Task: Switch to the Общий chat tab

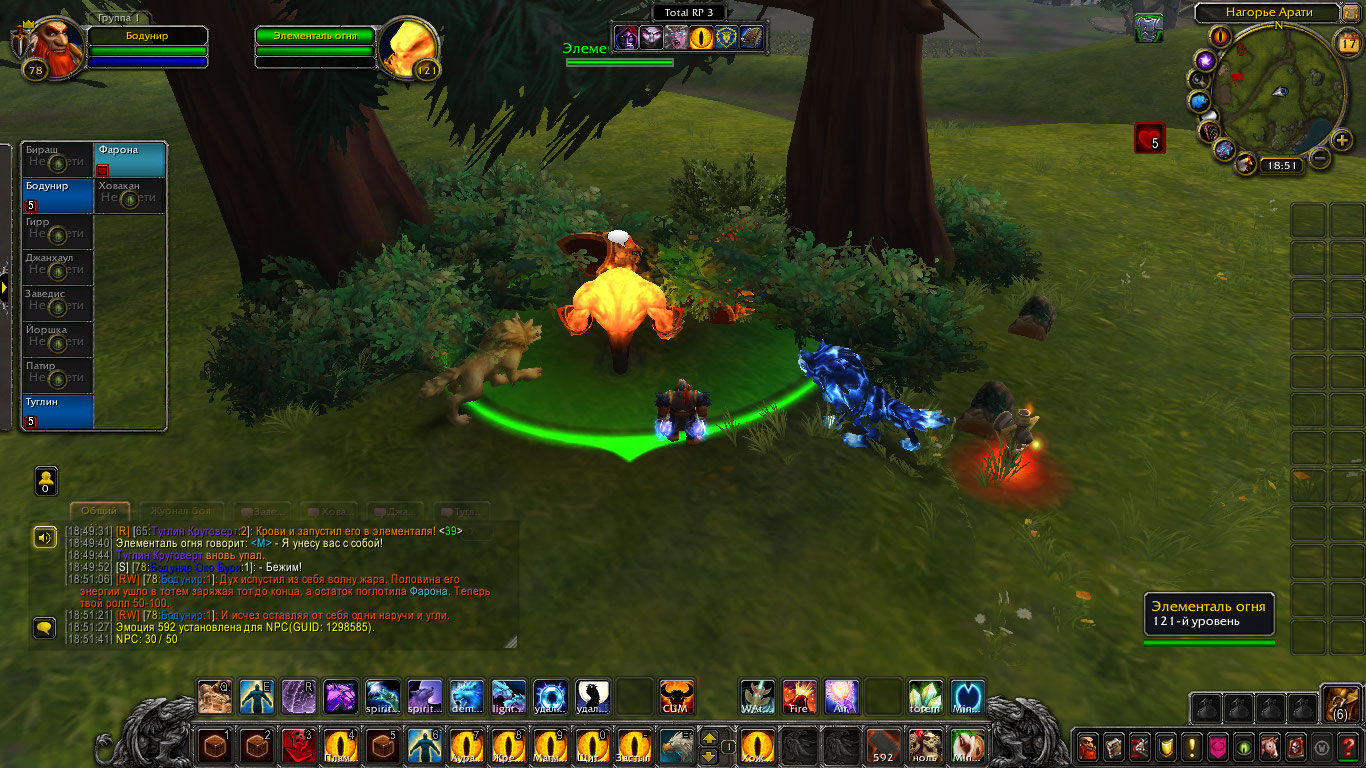Action: (x=99, y=511)
